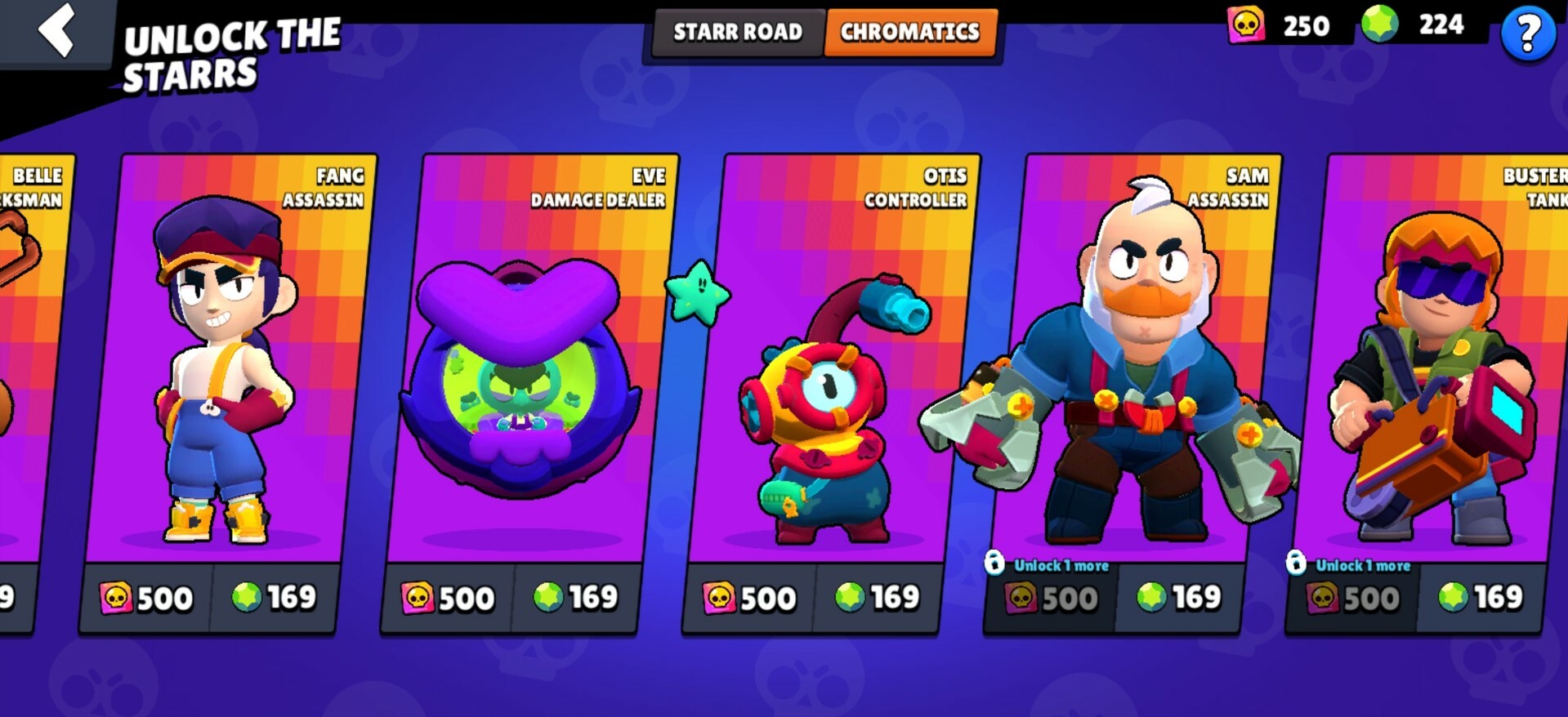Select the Chromatics tab
This screenshot has width=1568, height=717.
point(910,32)
